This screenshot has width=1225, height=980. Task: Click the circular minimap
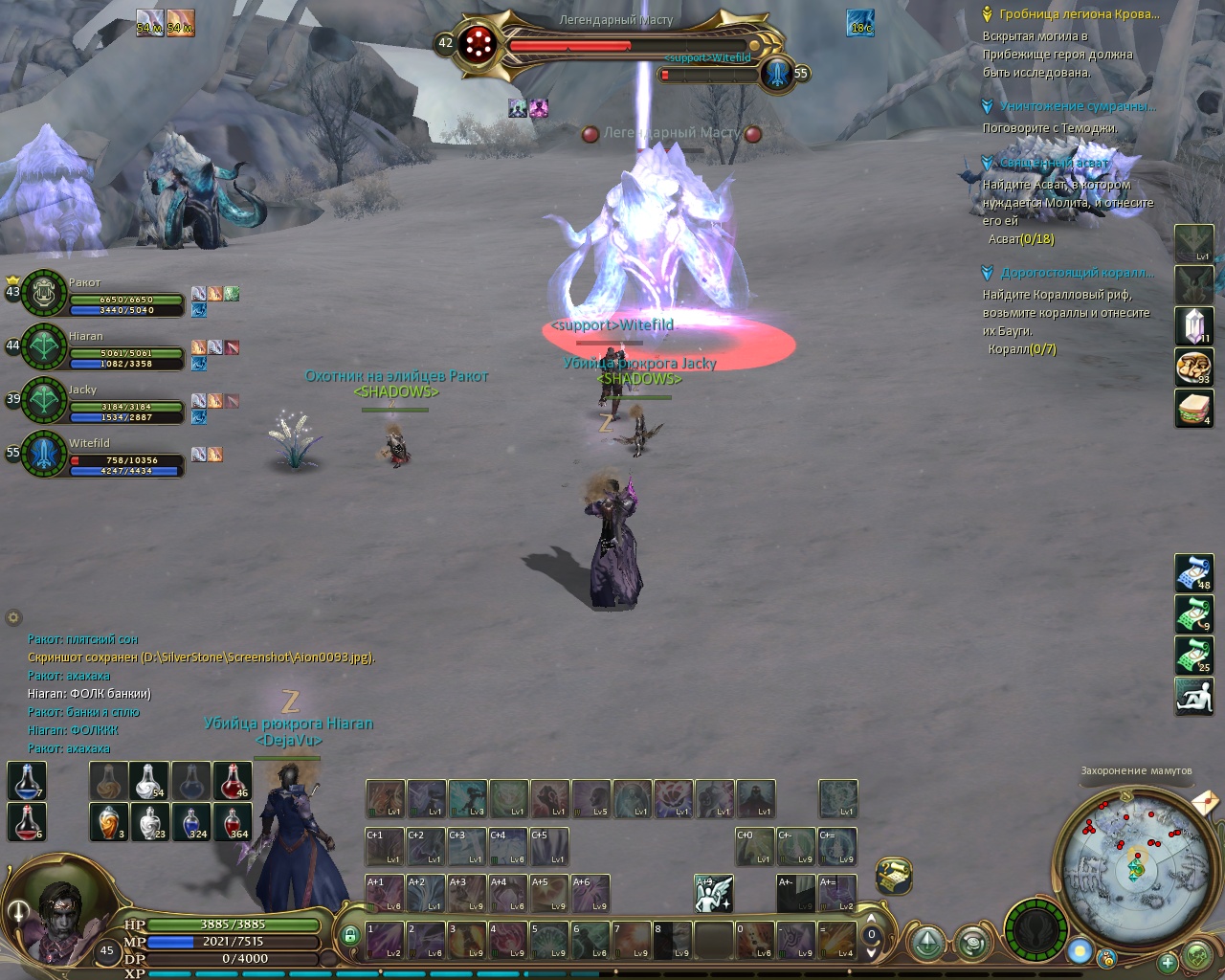click(1136, 868)
